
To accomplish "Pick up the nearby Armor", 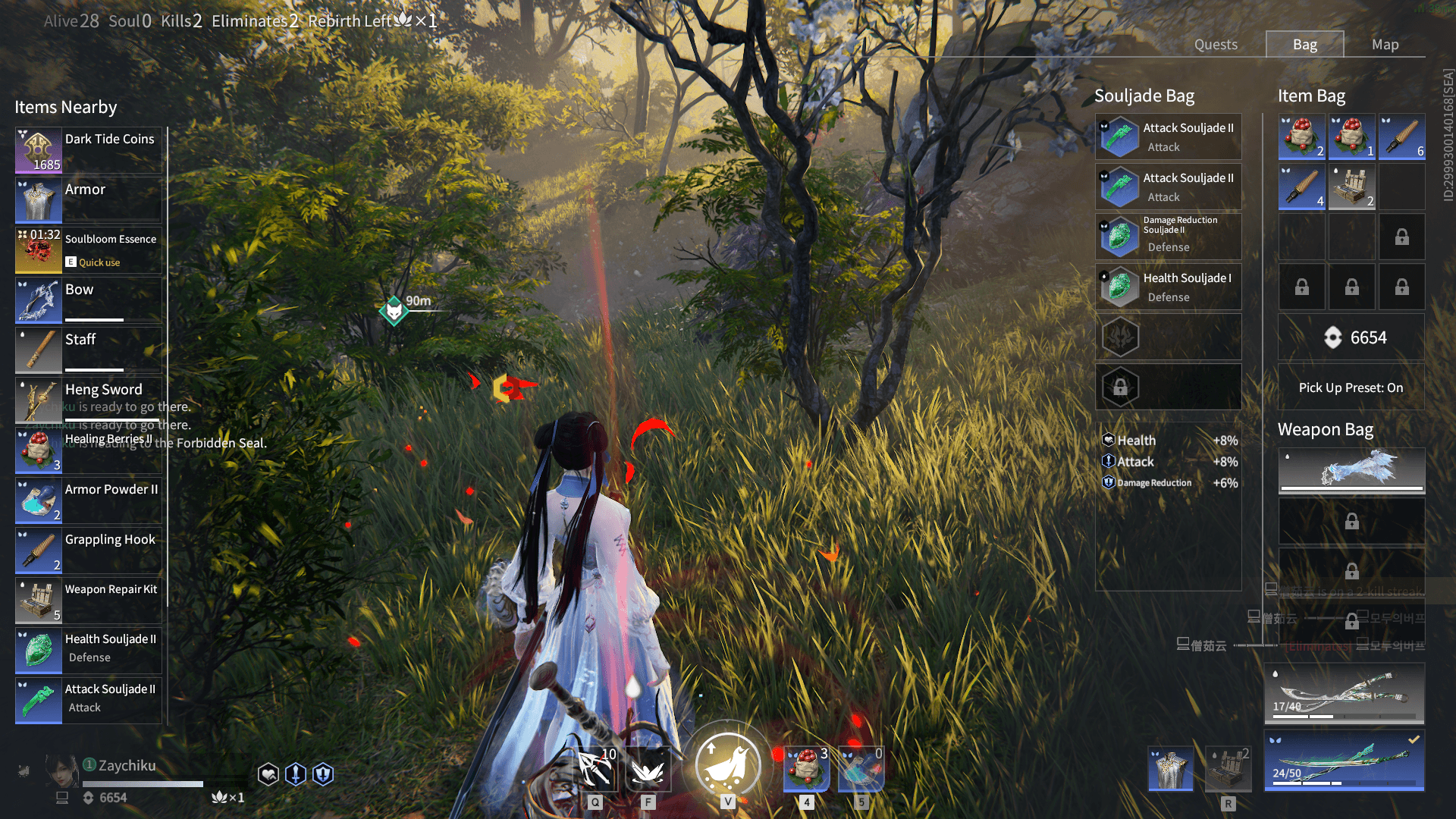I will [89, 200].
